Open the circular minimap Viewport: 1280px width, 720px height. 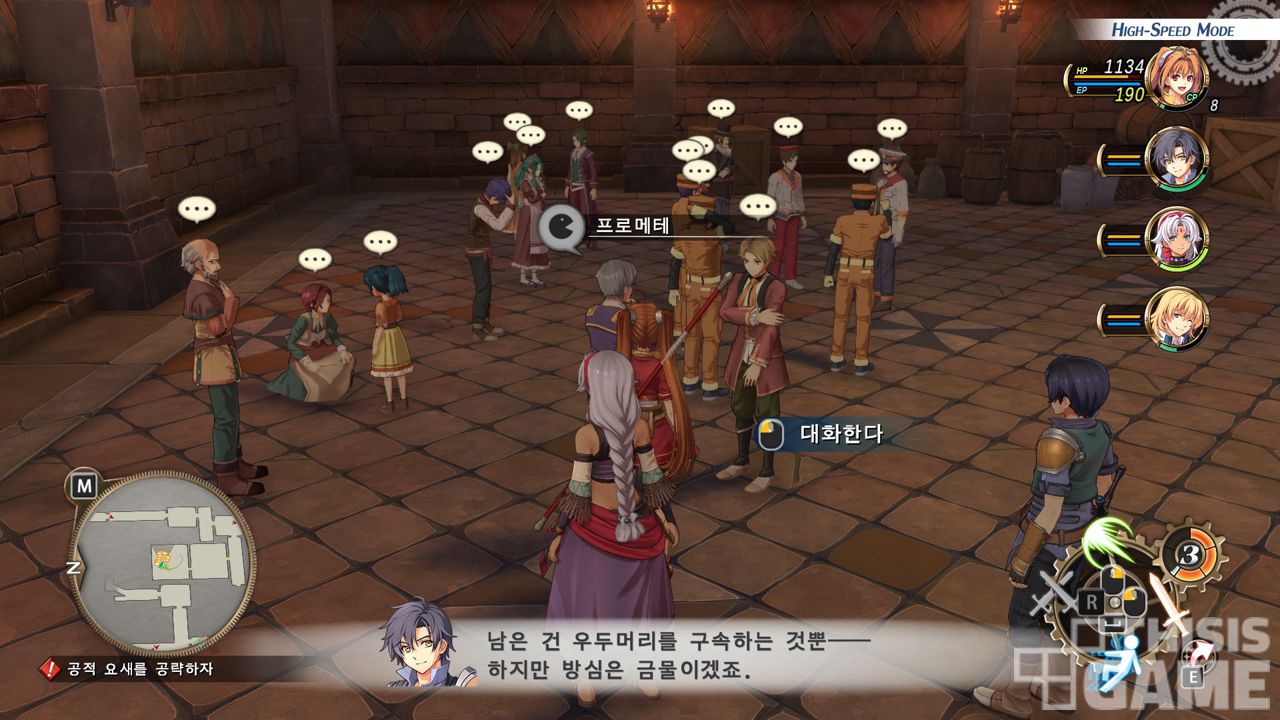click(x=161, y=561)
